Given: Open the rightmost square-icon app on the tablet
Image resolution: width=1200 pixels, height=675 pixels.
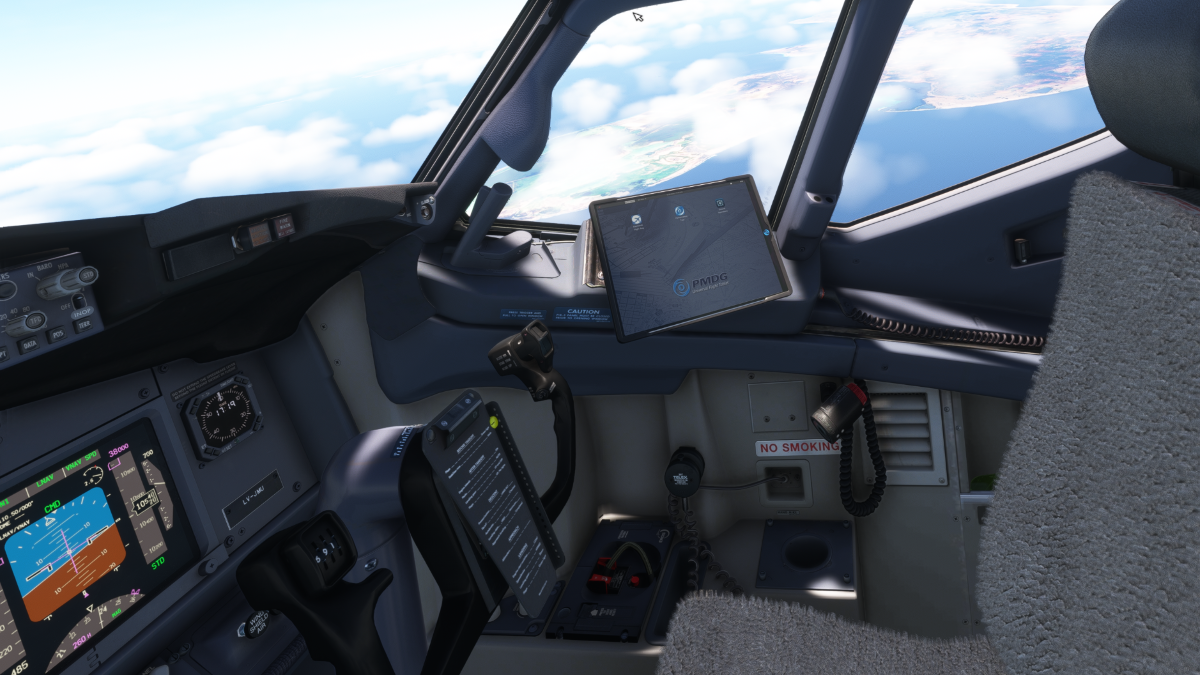Looking at the screenshot, I should [720, 205].
